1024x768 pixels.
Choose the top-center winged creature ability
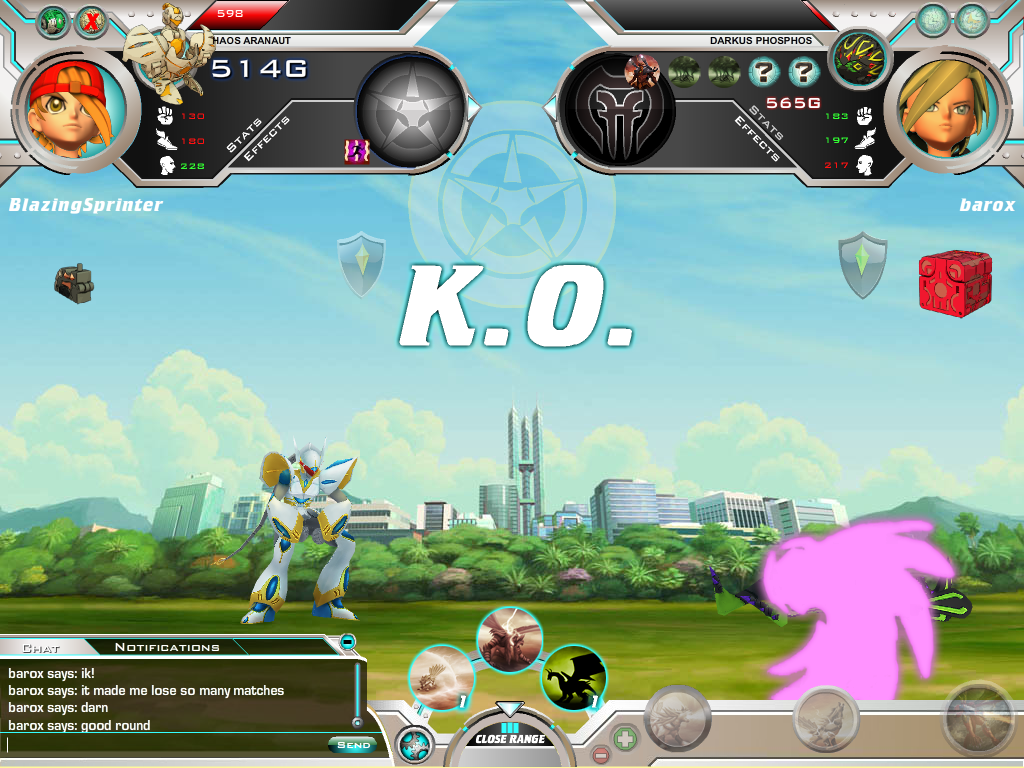coord(509,638)
